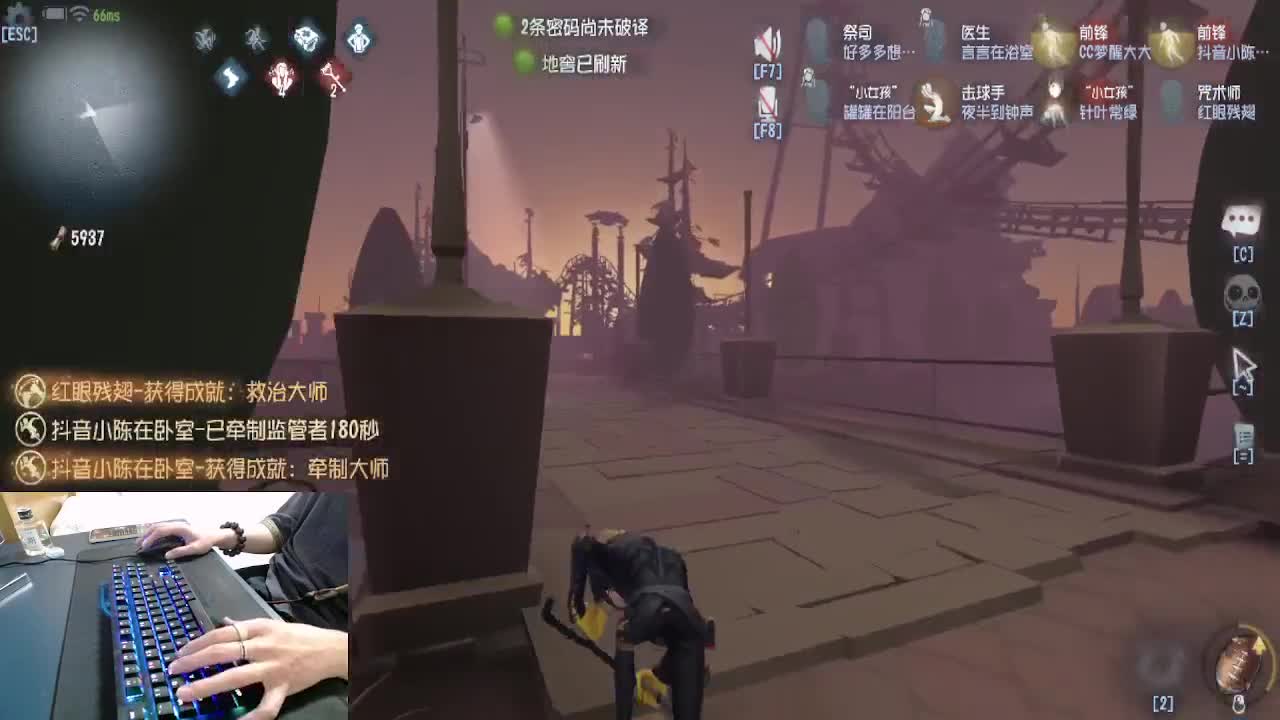Viewport: 1280px width, 720px height.
Task: Expand the 祭司 player entry 好多多想
Action: pyautogui.click(x=868, y=38)
